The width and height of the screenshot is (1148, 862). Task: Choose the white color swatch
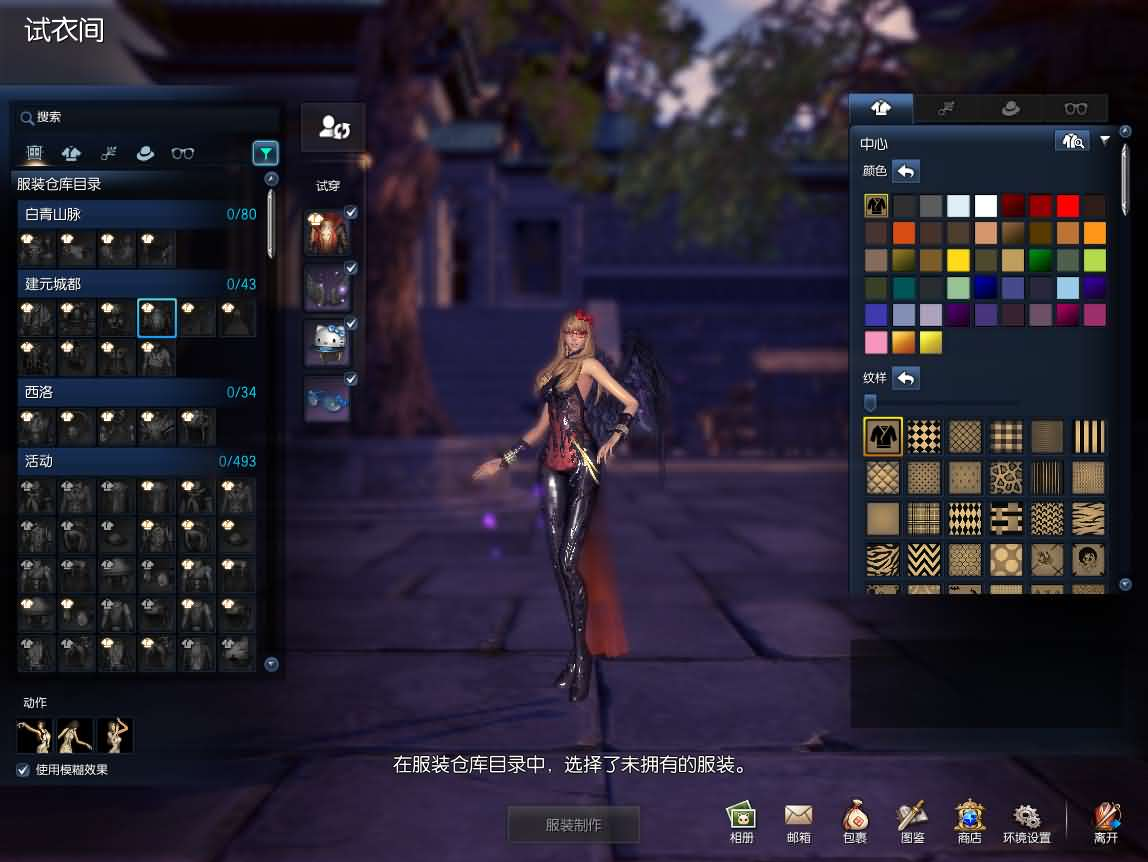tap(986, 206)
